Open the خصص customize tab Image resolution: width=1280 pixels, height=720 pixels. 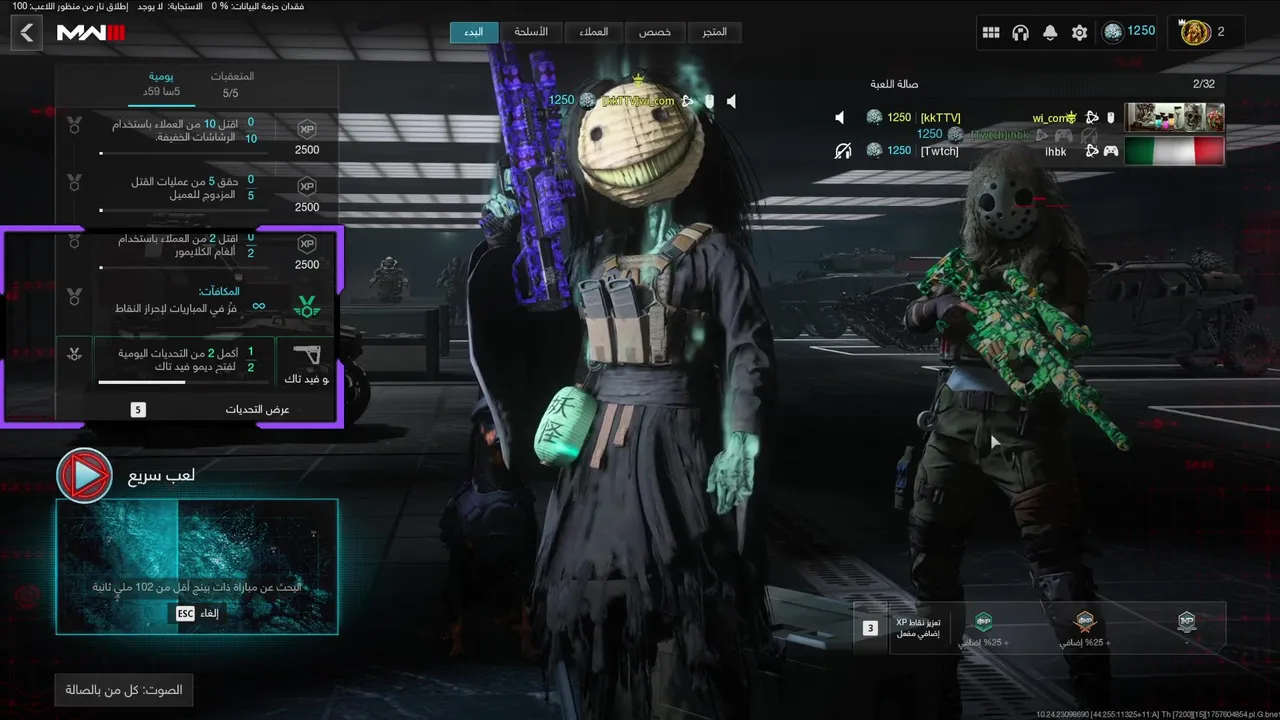pyautogui.click(x=655, y=32)
